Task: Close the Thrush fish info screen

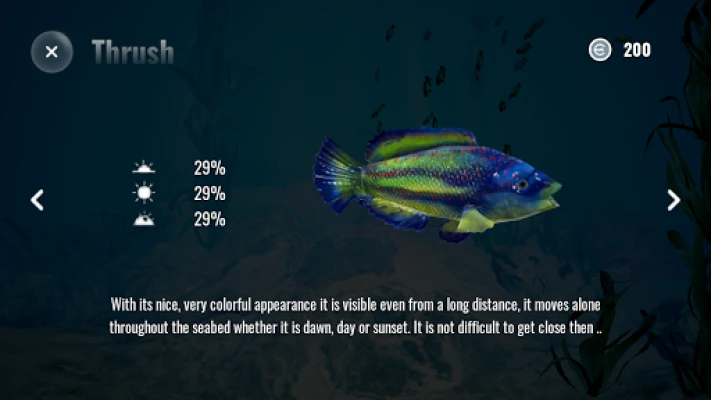Action: tap(52, 51)
